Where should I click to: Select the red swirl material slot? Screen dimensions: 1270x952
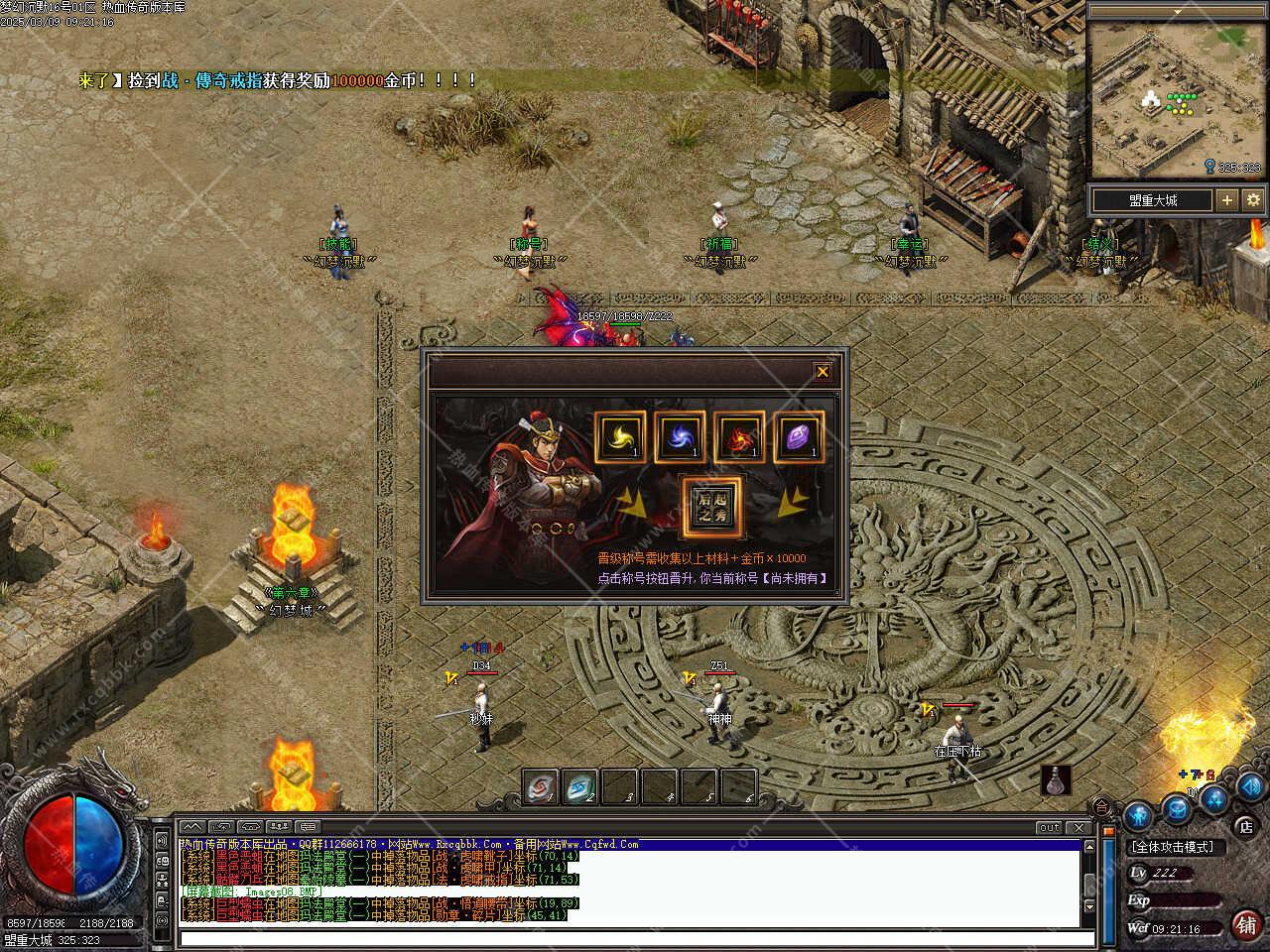click(x=739, y=437)
